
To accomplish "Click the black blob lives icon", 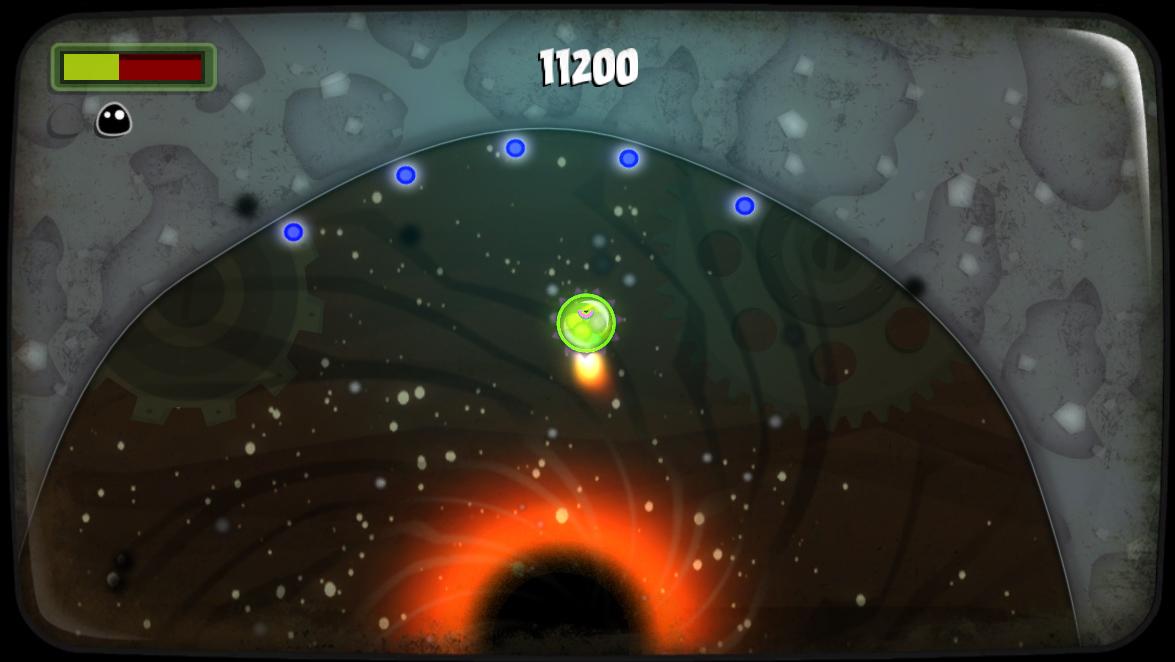I will pyautogui.click(x=113, y=120).
